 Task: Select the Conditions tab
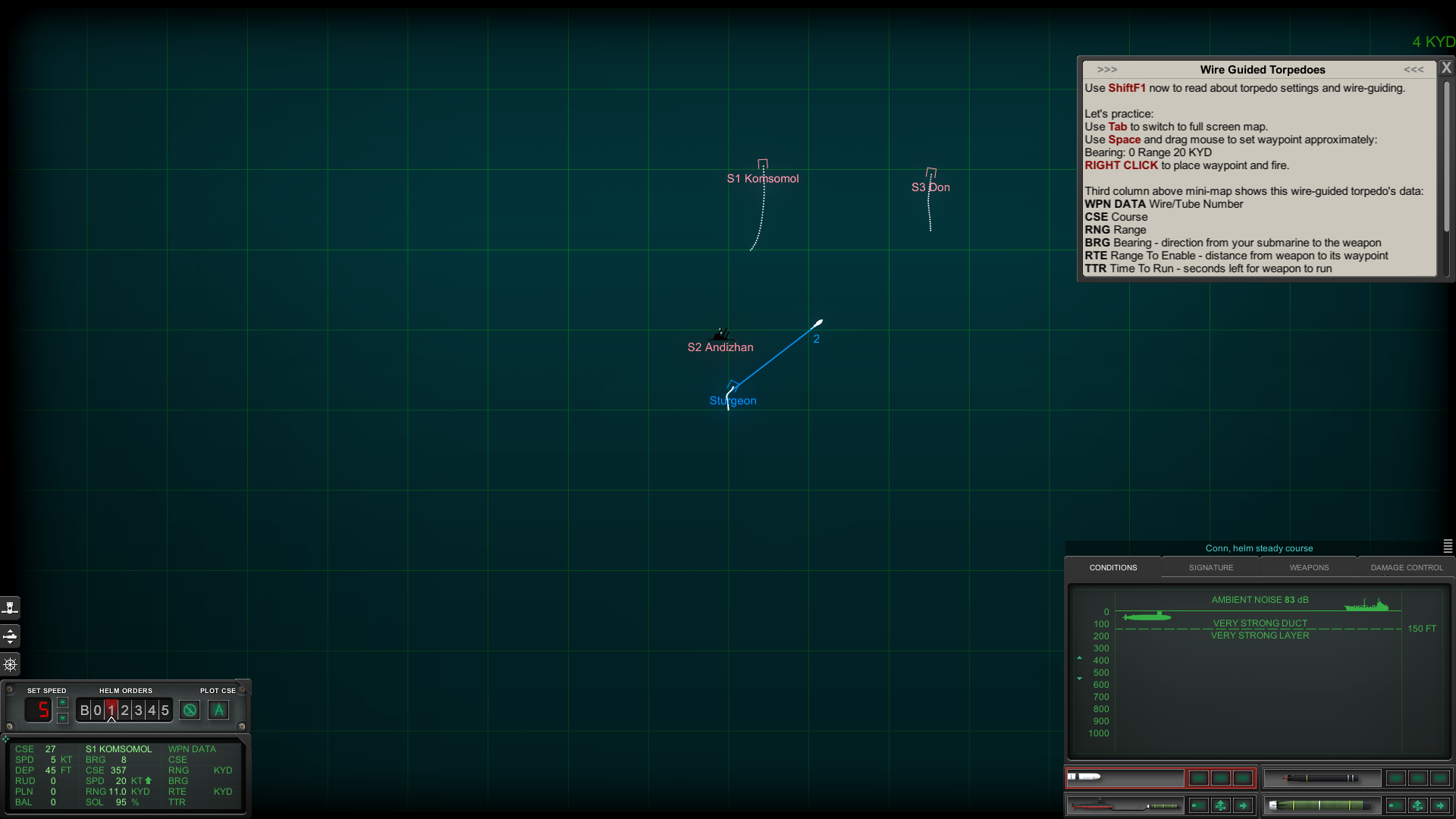click(1113, 567)
